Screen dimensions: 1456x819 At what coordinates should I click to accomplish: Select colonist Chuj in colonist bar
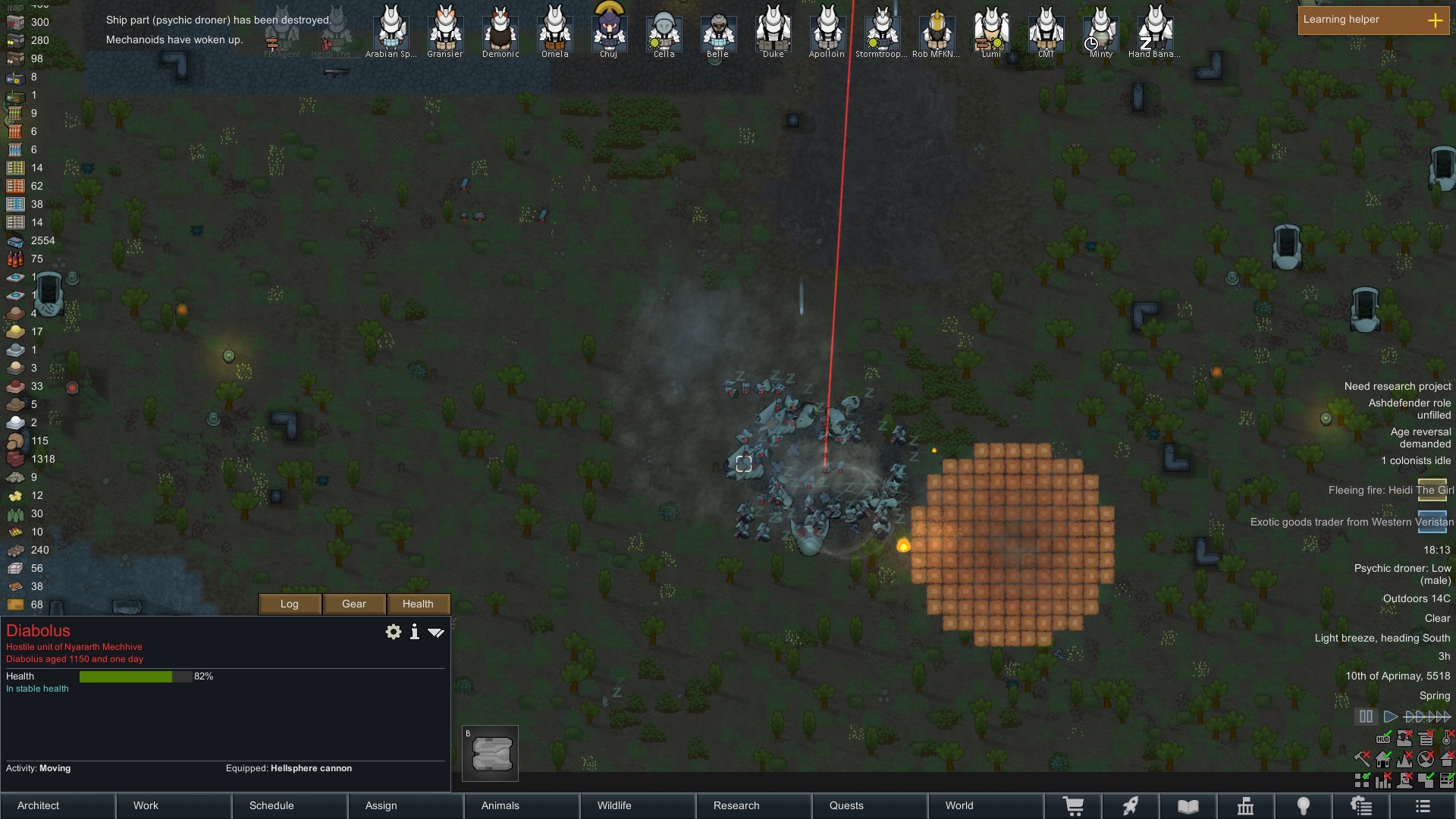pyautogui.click(x=609, y=30)
